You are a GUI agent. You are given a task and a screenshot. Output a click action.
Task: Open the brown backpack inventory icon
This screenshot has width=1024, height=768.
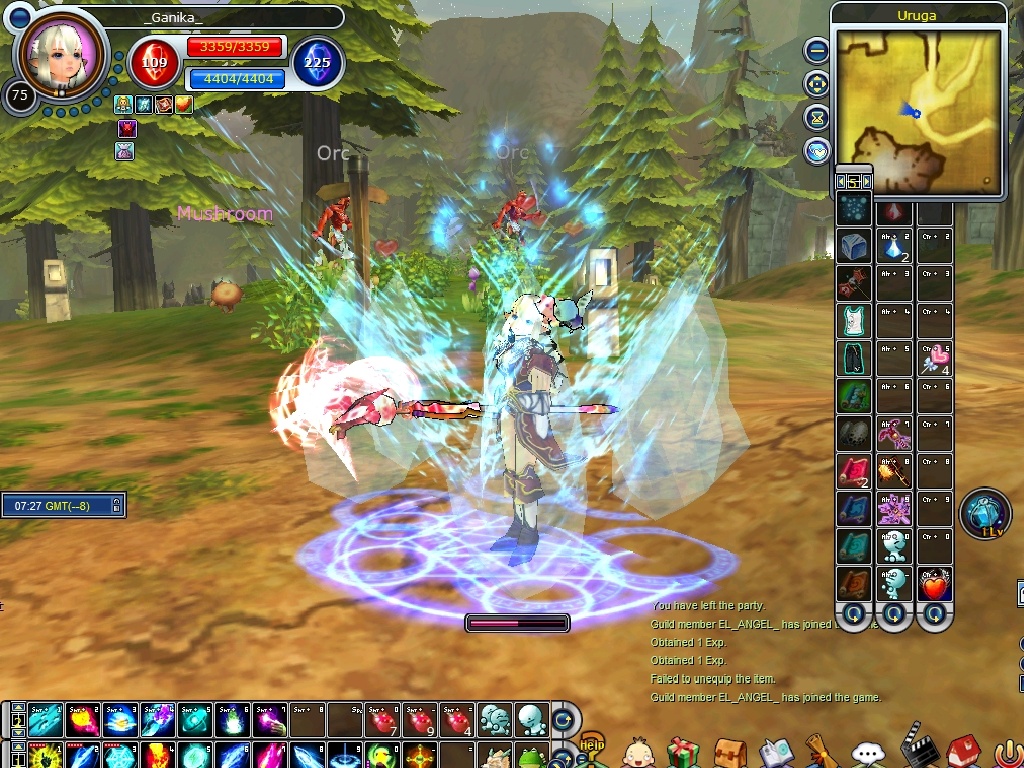pyautogui.click(x=729, y=752)
